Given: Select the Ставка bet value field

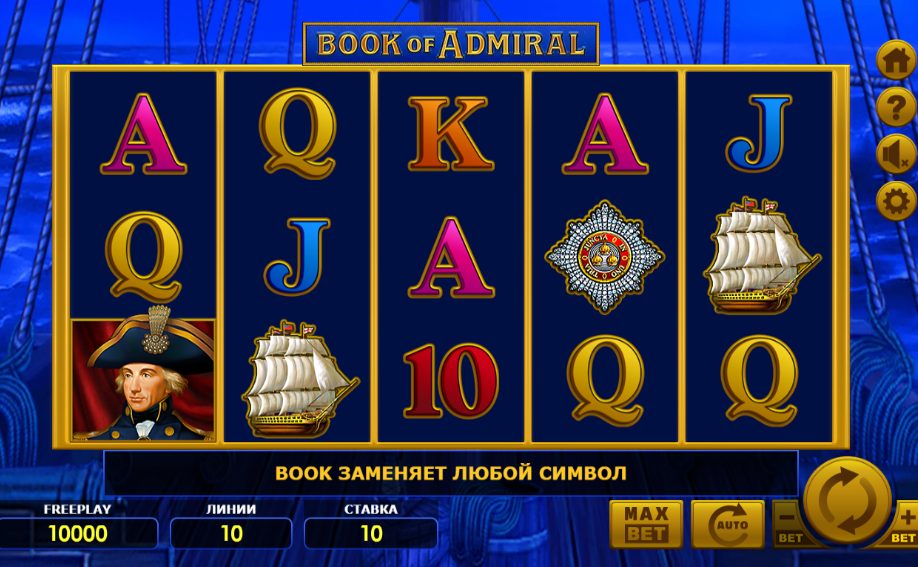Looking at the screenshot, I should (x=371, y=533).
